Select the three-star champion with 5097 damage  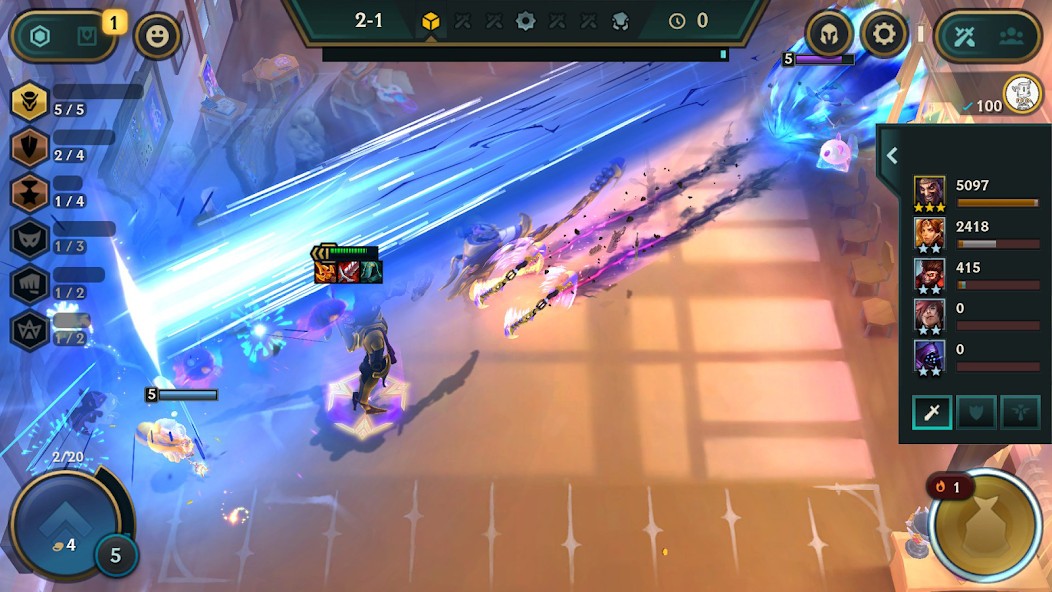pyautogui.click(x=929, y=192)
